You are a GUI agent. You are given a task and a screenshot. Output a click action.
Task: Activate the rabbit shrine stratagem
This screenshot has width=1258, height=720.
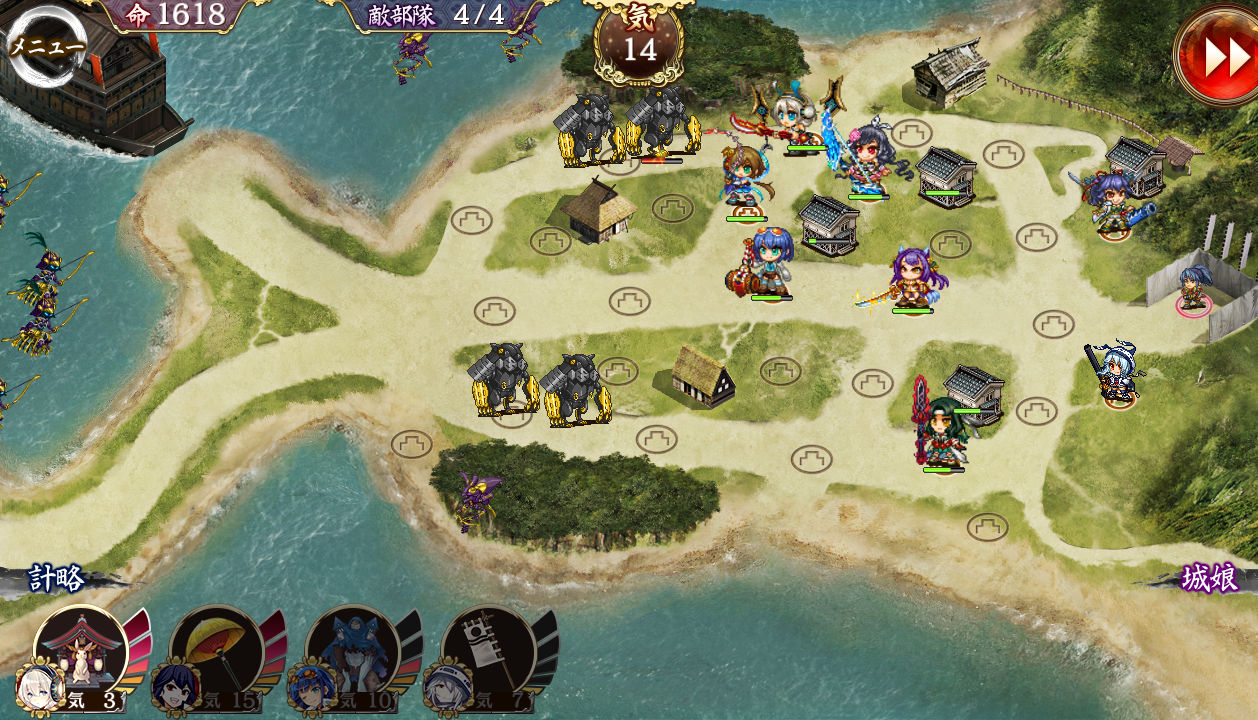click(x=80, y=654)
